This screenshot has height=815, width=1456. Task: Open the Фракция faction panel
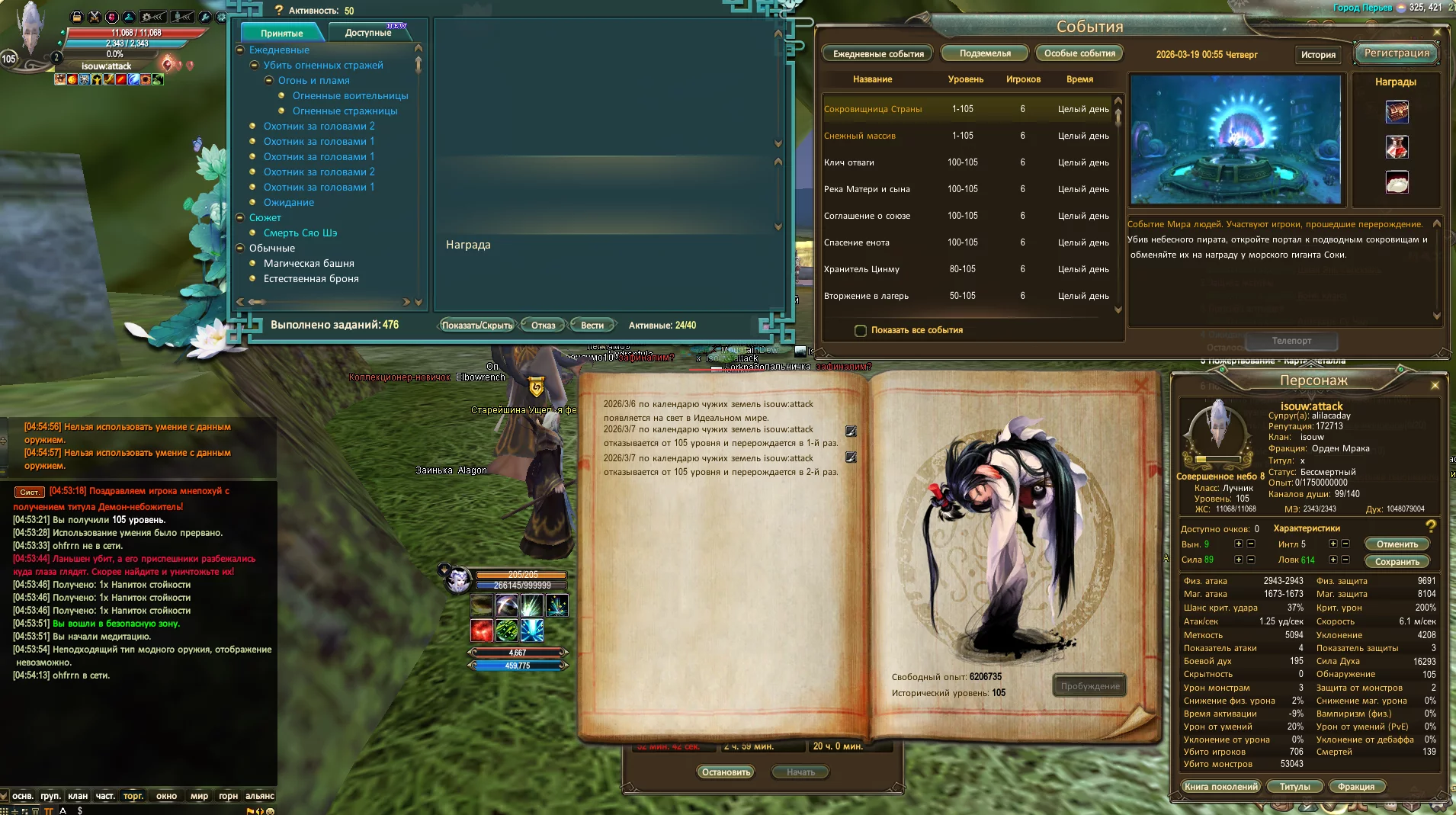pos(1356,787)
